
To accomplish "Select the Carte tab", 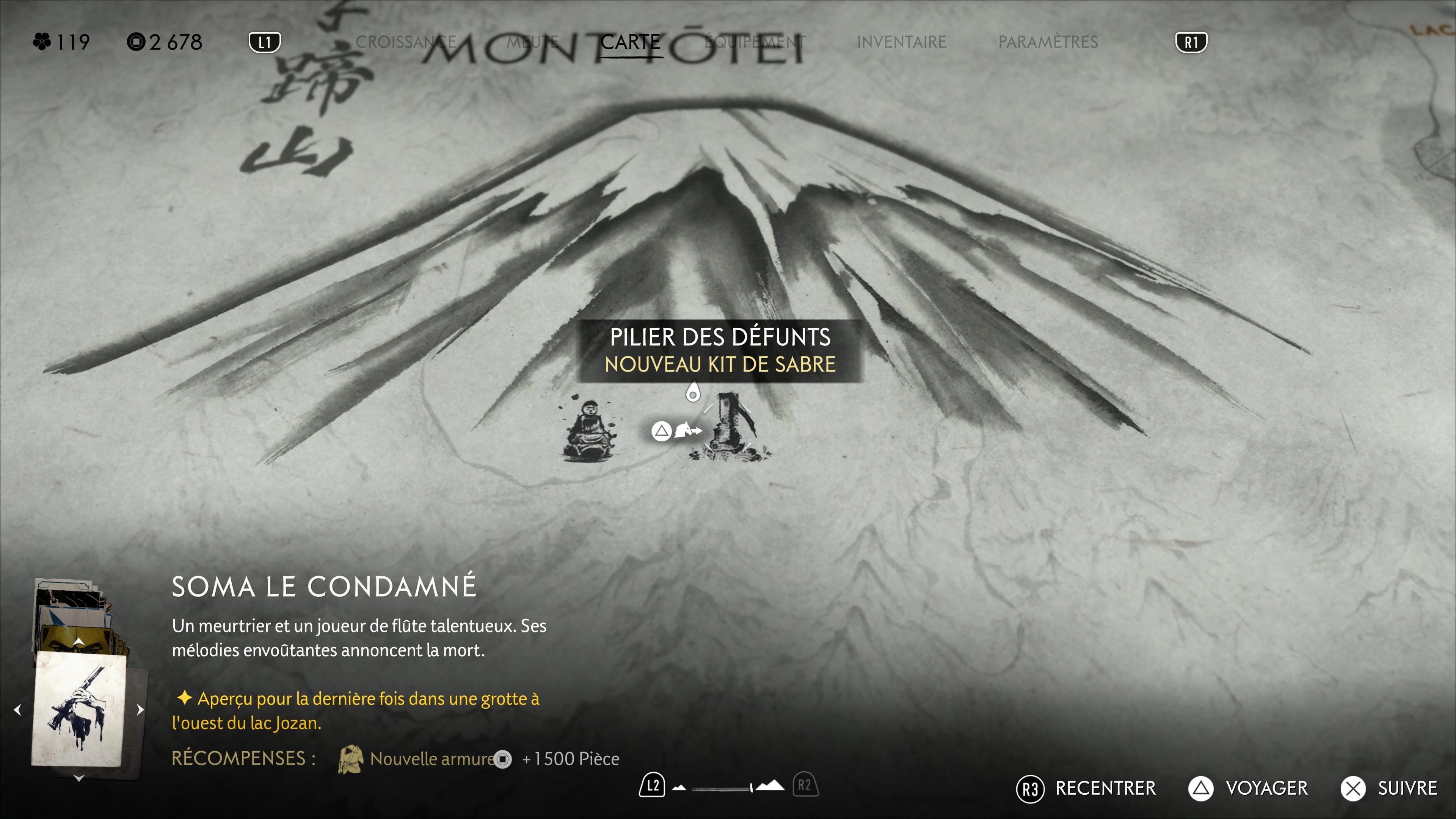I will click(630, 42).
